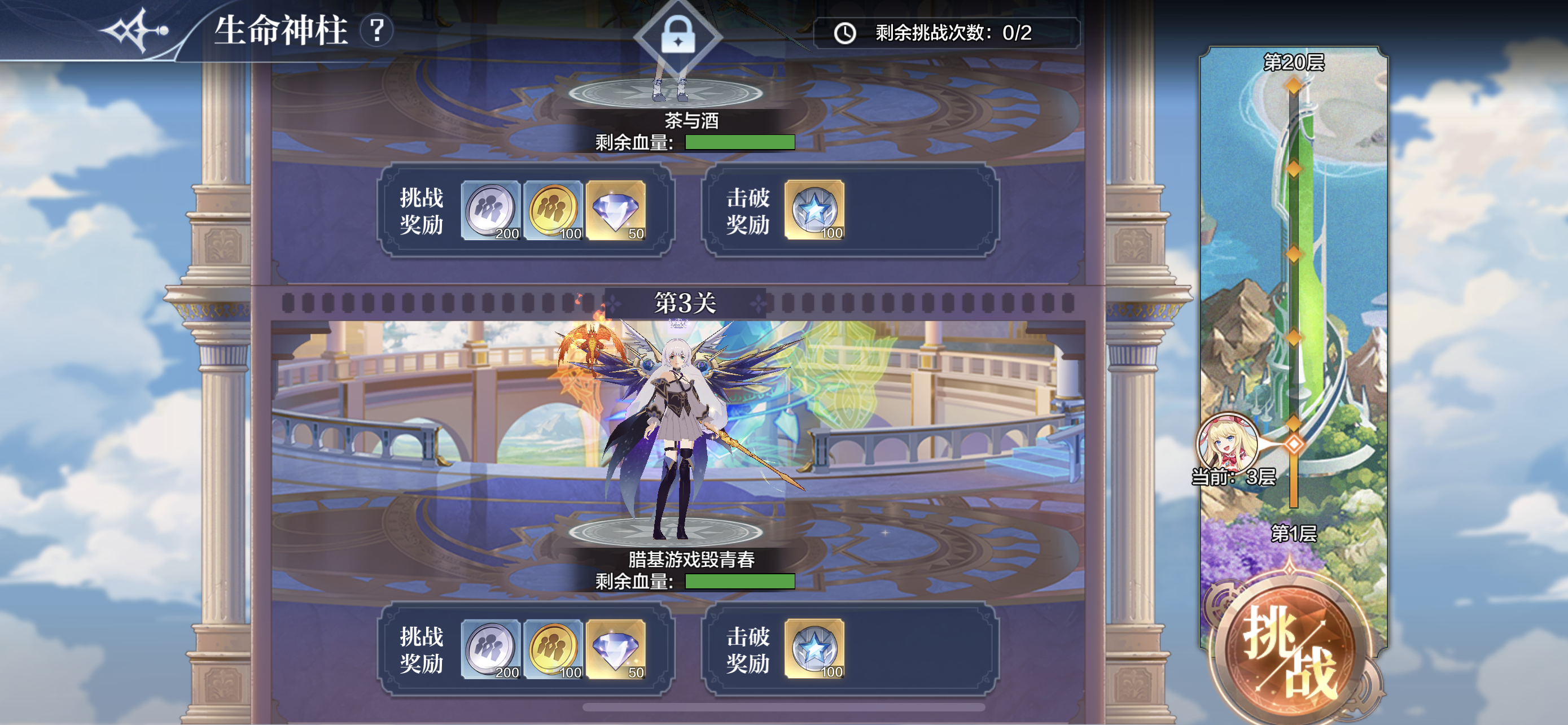Check the 剩余挑战次数 clock icon
The image size is (1568, 725).
845,33
